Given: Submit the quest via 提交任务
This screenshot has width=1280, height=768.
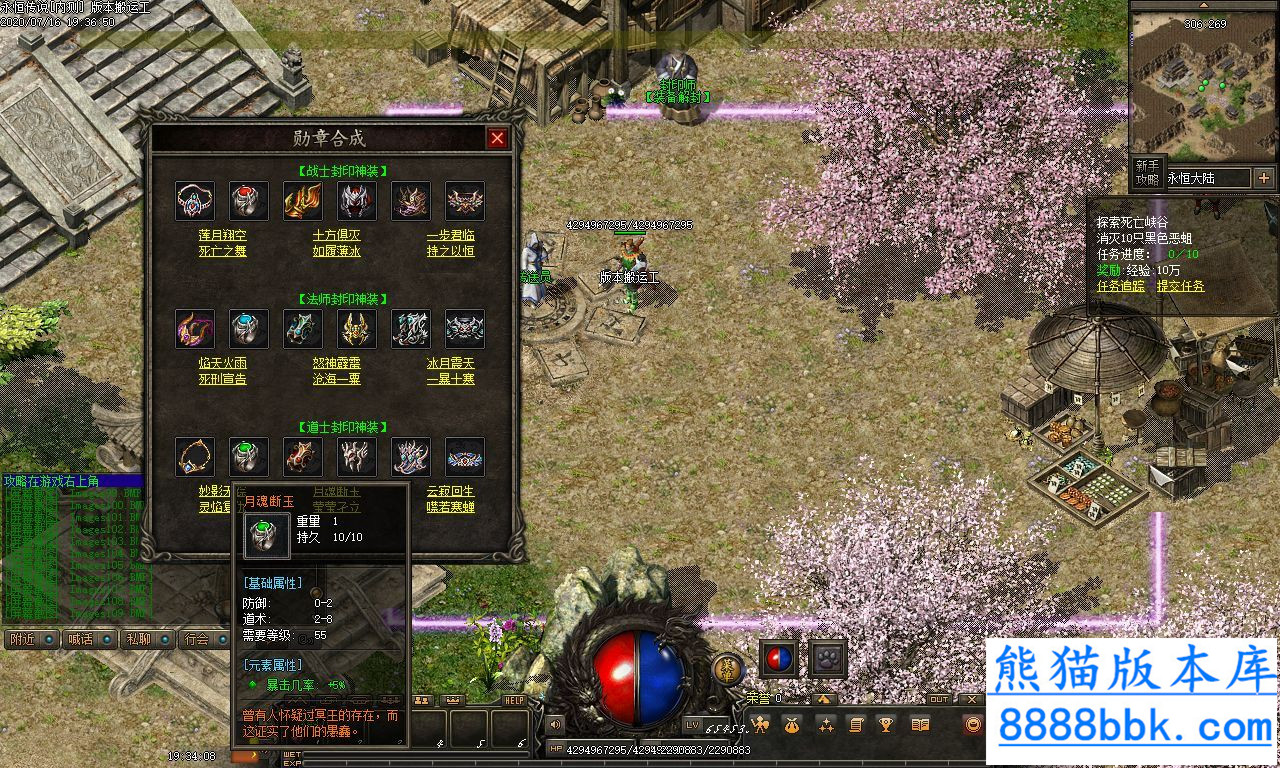Looking at the screenshot, I should [x=1181, y=286].
